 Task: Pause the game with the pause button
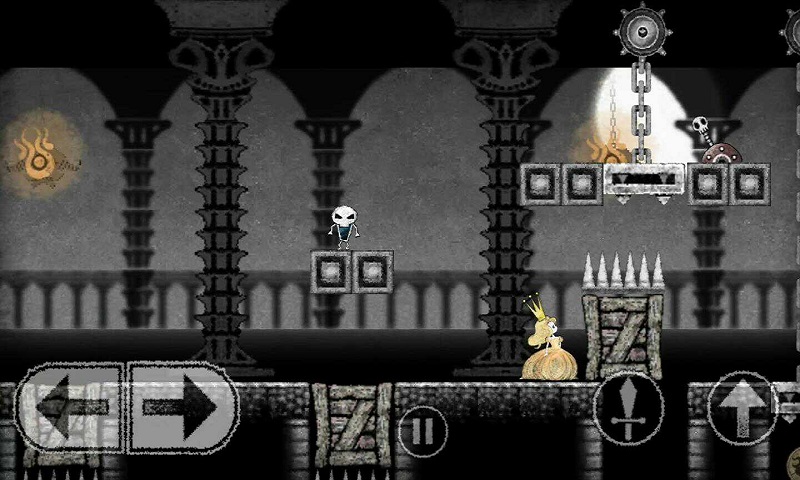423,431
